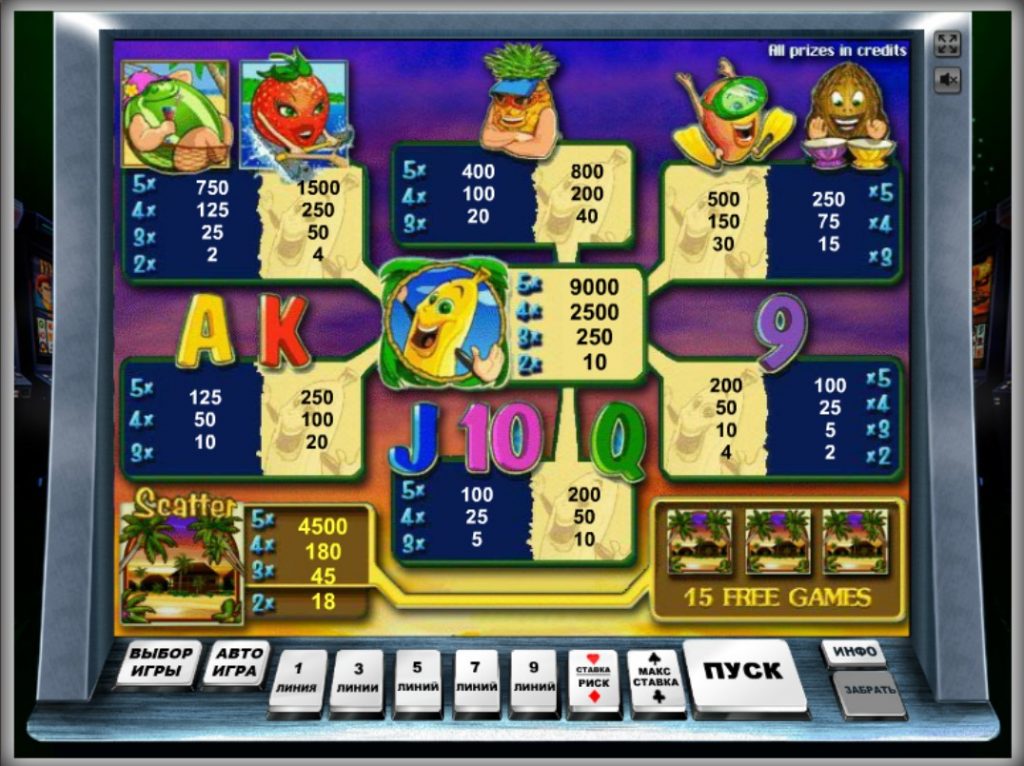This screenshot has height=766, width=1024.
Task: Set the МАКС СТАВКА max bet
Action: coord(656,677)
